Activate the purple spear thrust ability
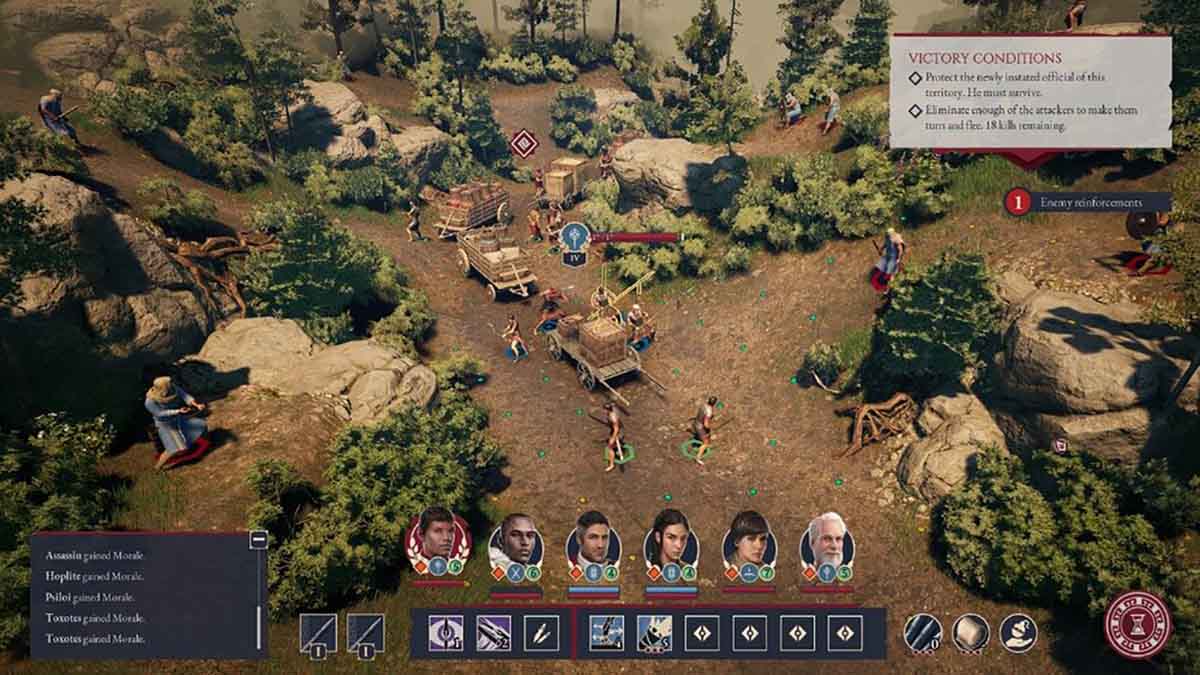Image resolution: width=1200 pixels, height=675 pixels. [493, 633]
